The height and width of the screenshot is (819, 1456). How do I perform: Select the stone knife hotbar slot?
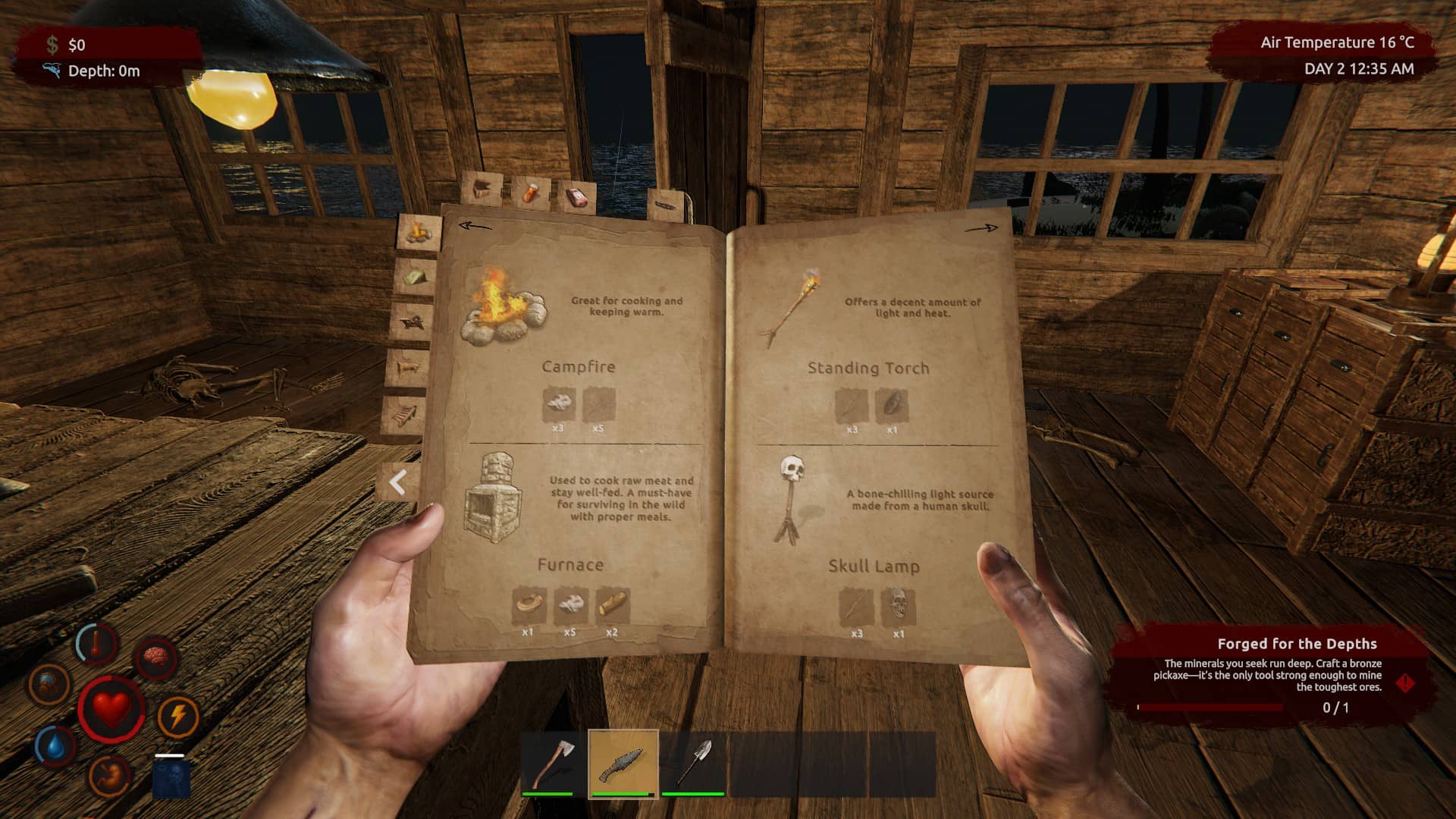623,764
